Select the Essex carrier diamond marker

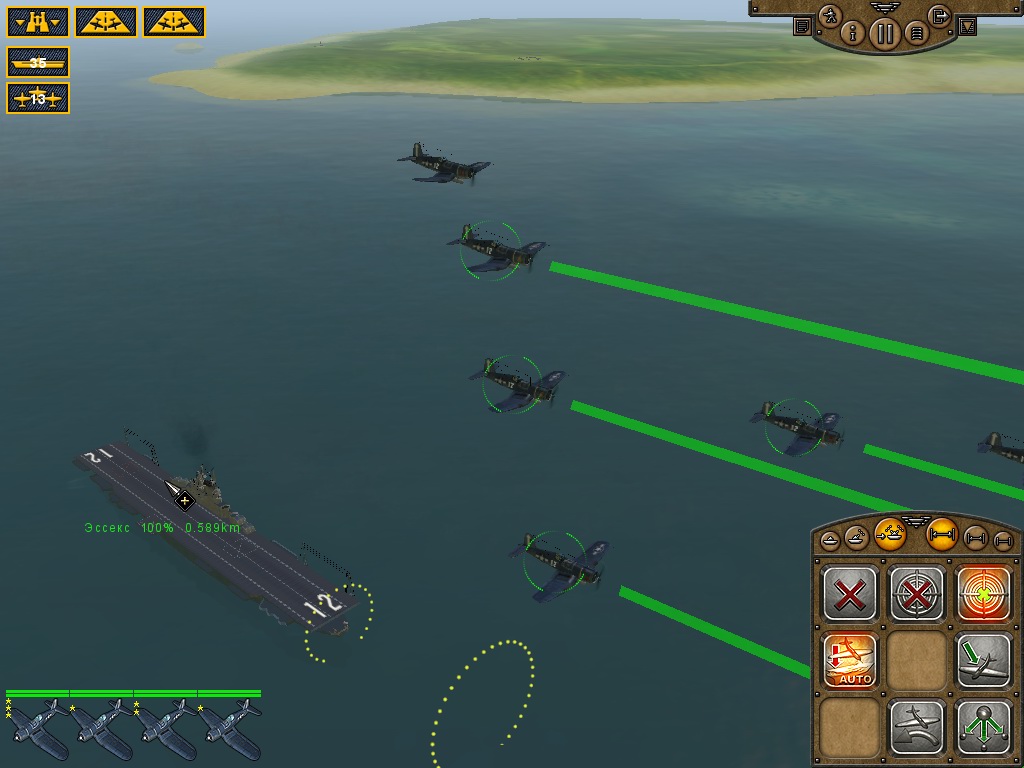(x=184, y=499)
